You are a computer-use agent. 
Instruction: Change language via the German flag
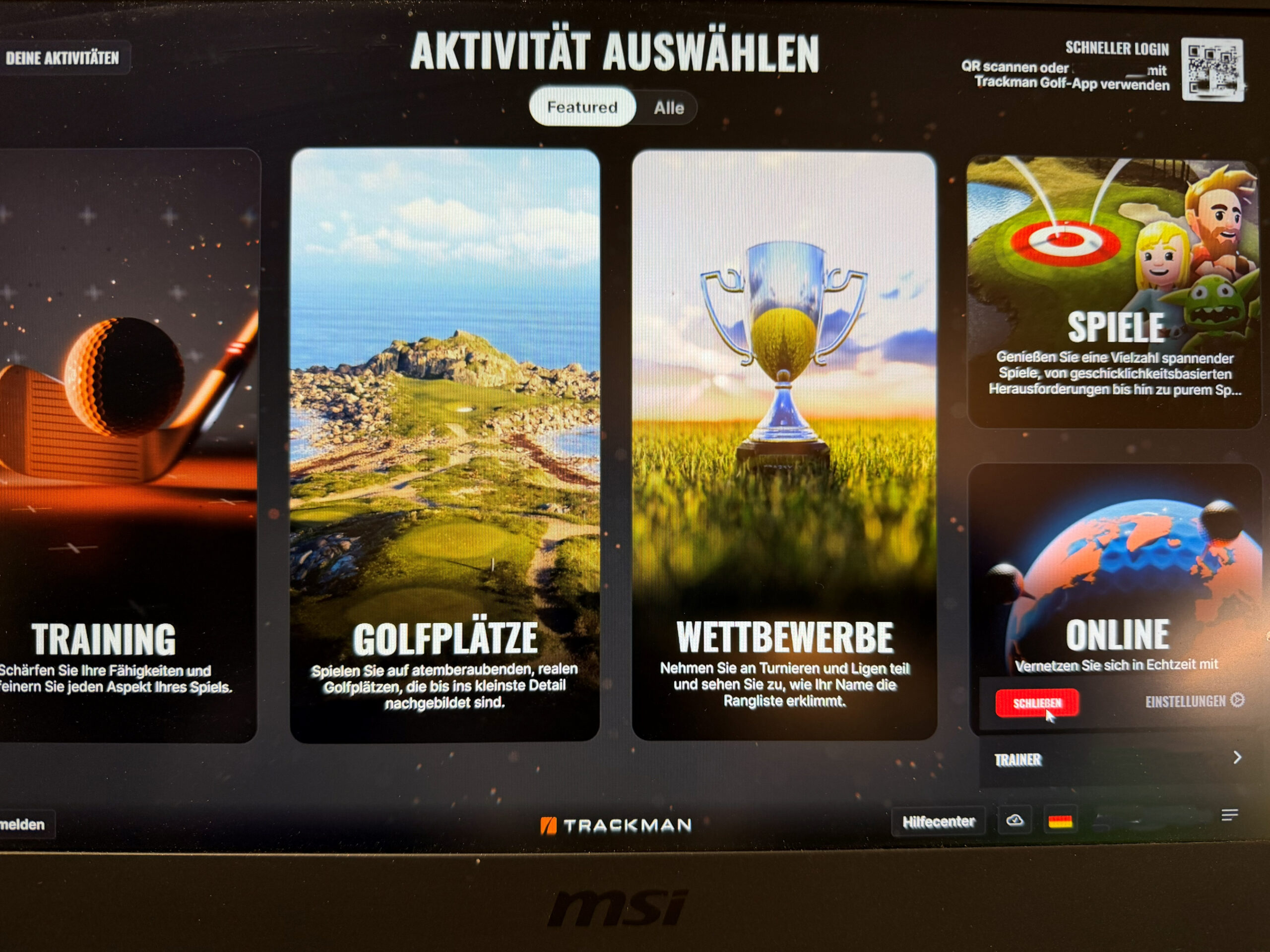(1060, 822)
